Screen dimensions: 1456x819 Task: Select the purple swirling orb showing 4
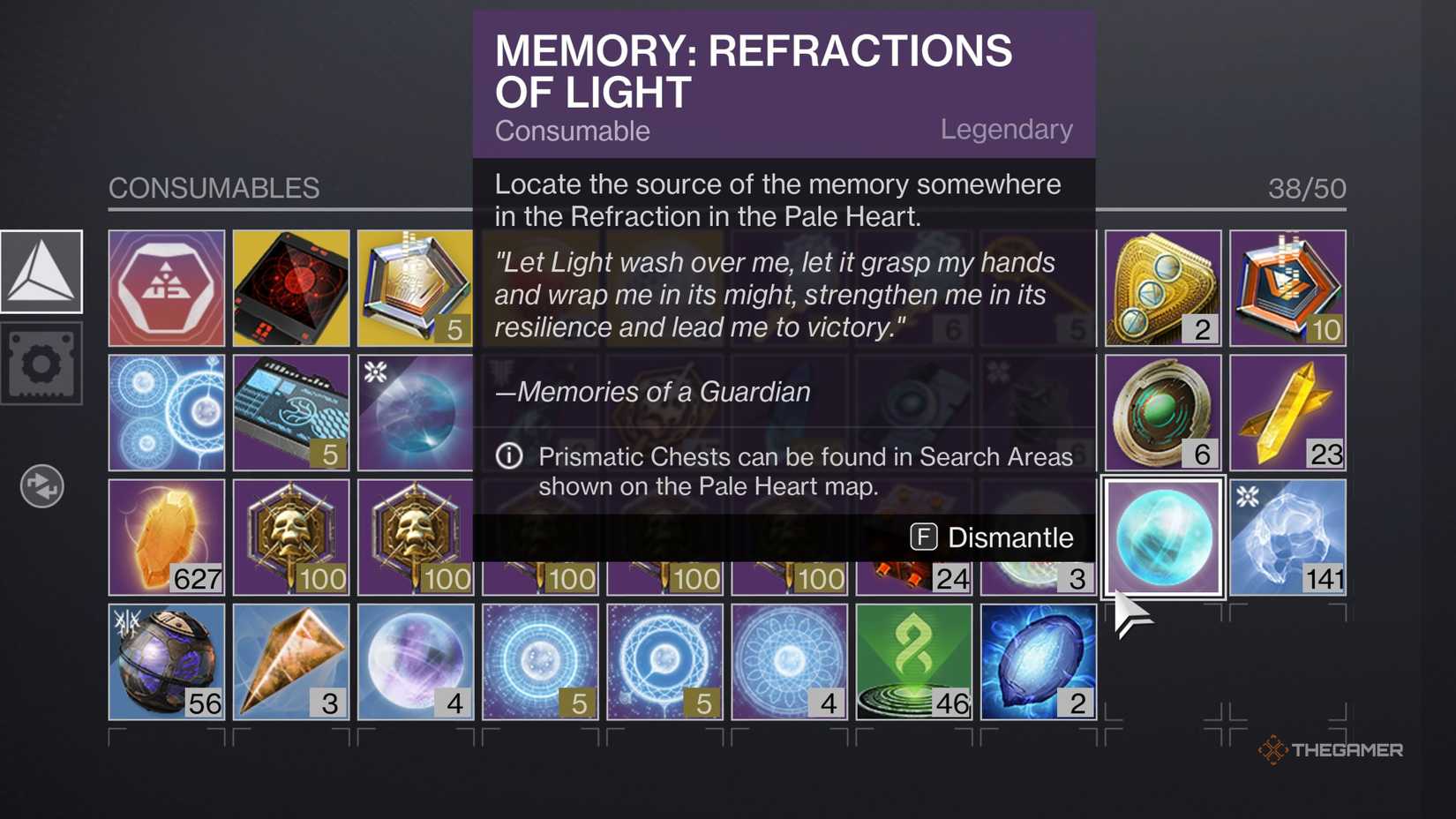coord(415,661)
